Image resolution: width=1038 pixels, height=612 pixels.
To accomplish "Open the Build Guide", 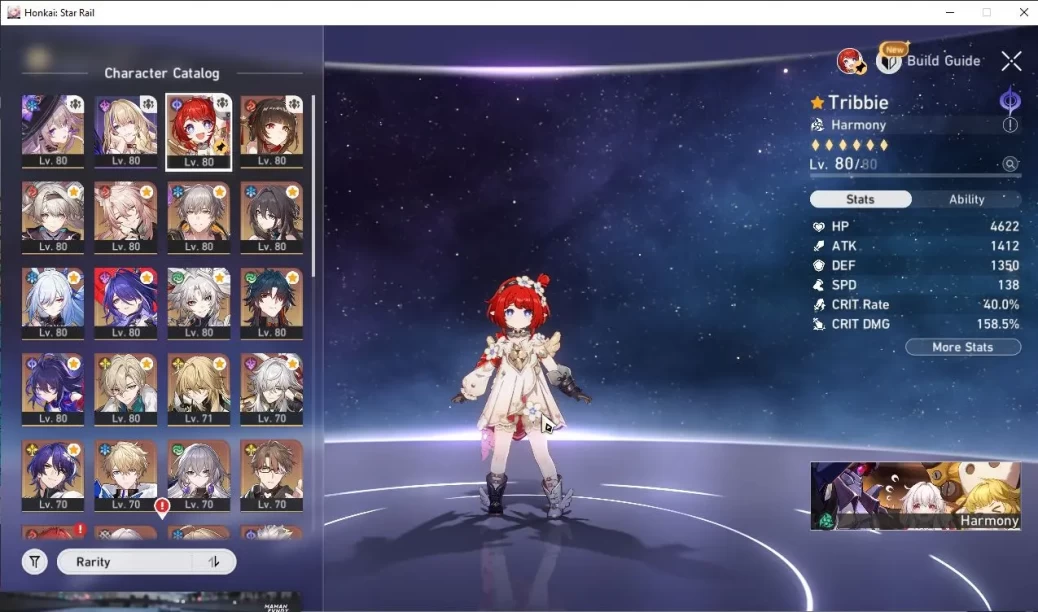I will pyautogui.click(x=930, y=61).
